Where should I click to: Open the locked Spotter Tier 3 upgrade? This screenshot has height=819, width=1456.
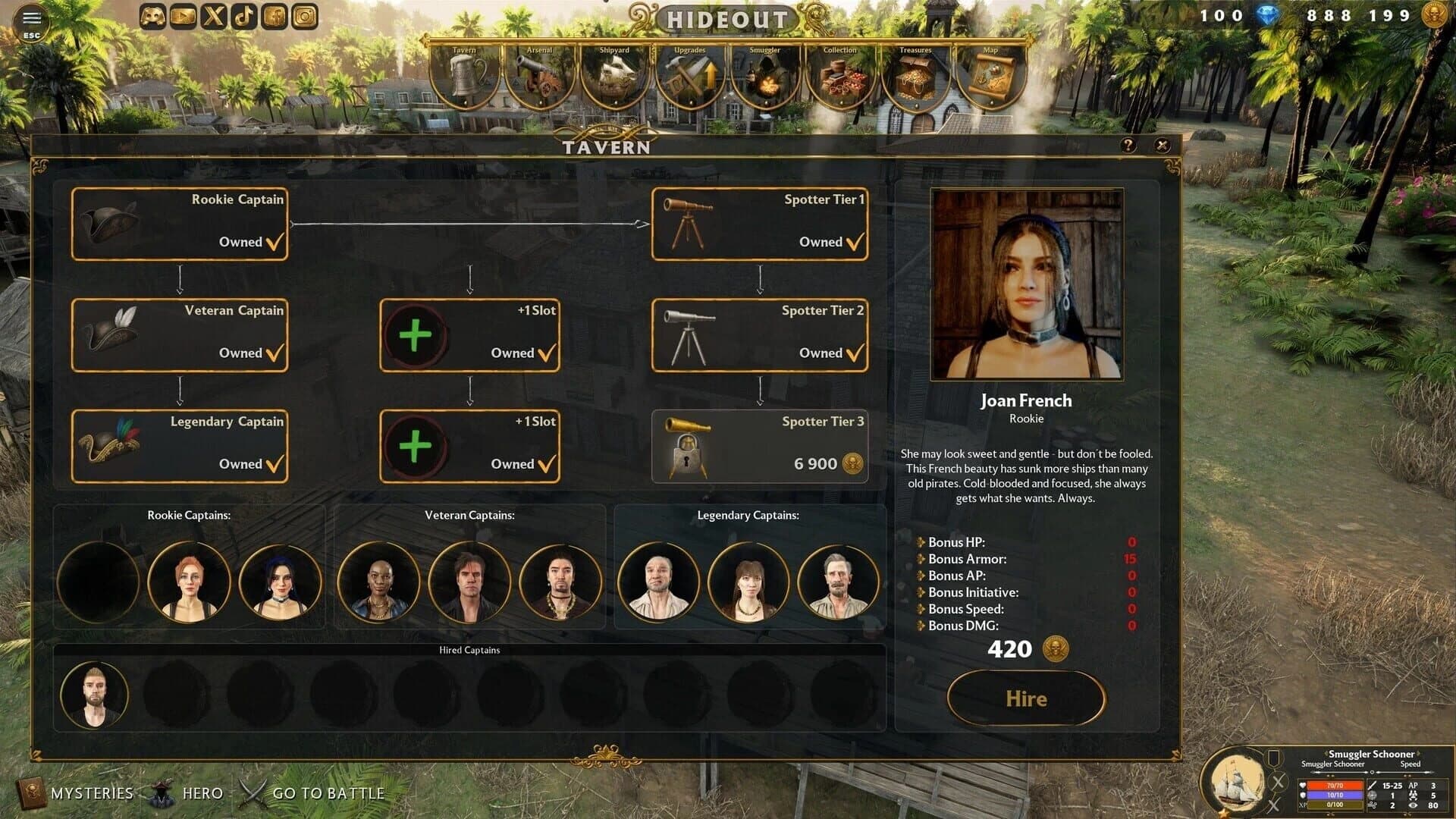[759, 445]
